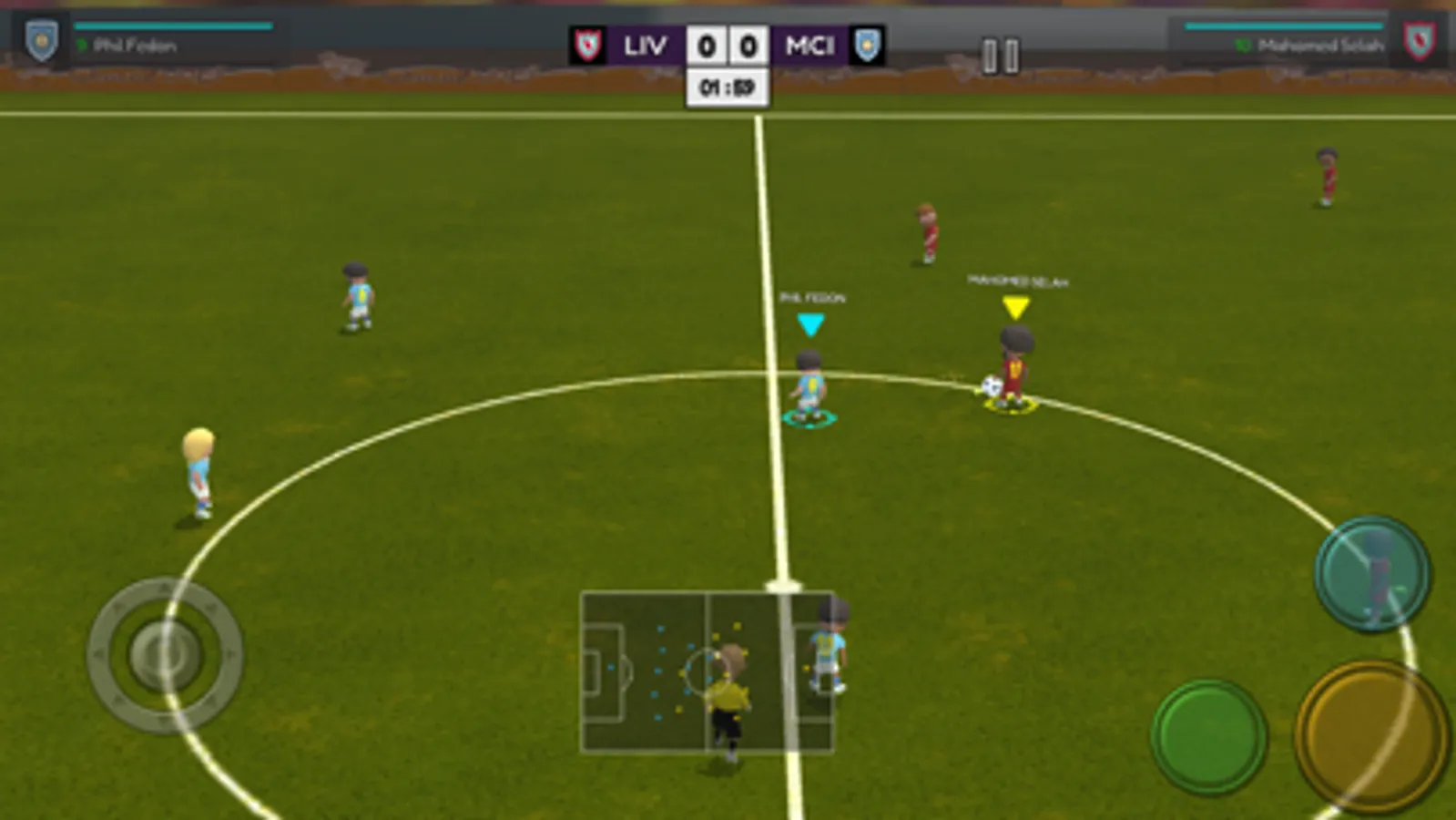Image resolution: width=1456 pixels, height=820 pixels.
Task: Select the Mahomed Selah name label
Action: click(1018, 282)
